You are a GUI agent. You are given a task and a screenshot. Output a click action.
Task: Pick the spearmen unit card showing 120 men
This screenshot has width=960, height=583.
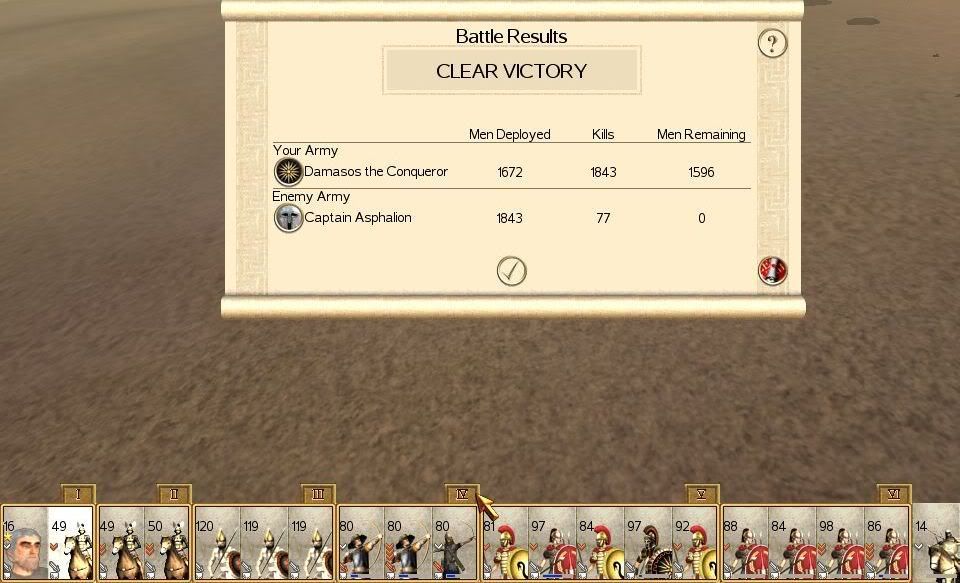[x=217, y=545]
